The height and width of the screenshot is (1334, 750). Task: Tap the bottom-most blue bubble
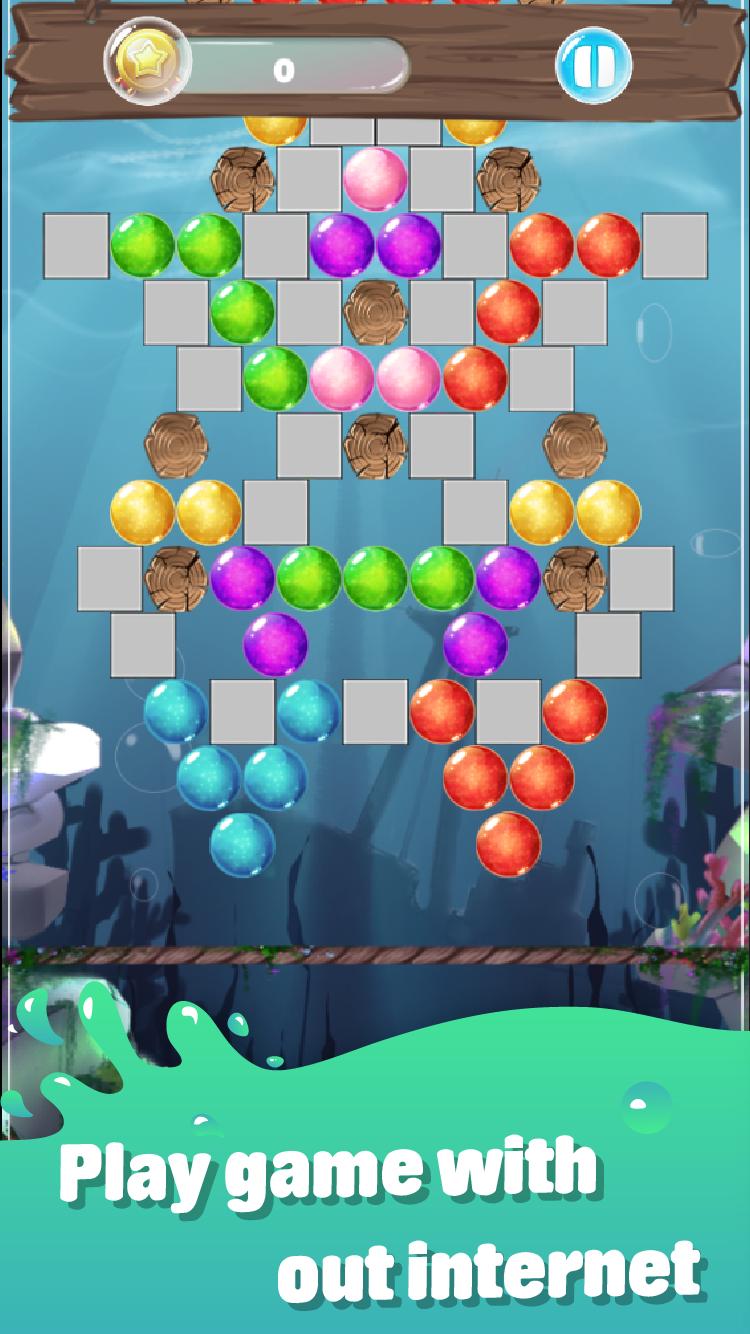pos(242,844)
